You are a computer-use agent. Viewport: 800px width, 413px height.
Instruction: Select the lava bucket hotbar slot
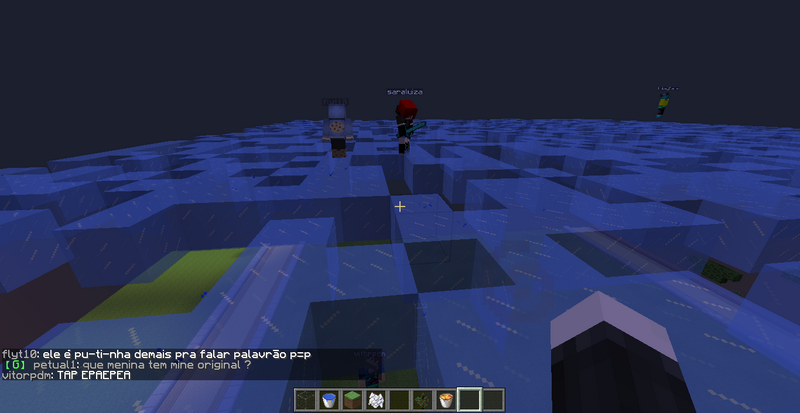[445, 401]
